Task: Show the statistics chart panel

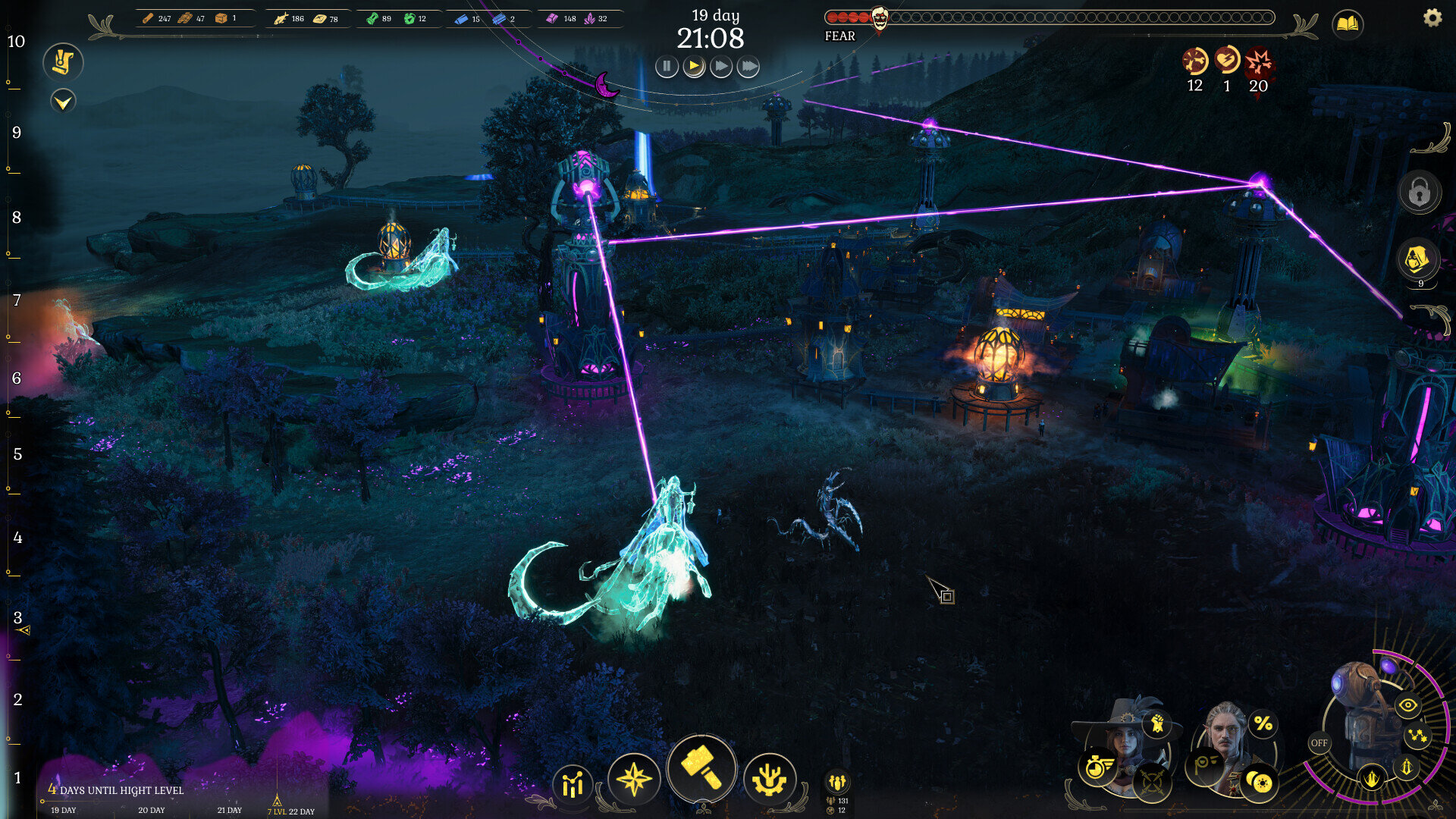Action: coord(573,784)
